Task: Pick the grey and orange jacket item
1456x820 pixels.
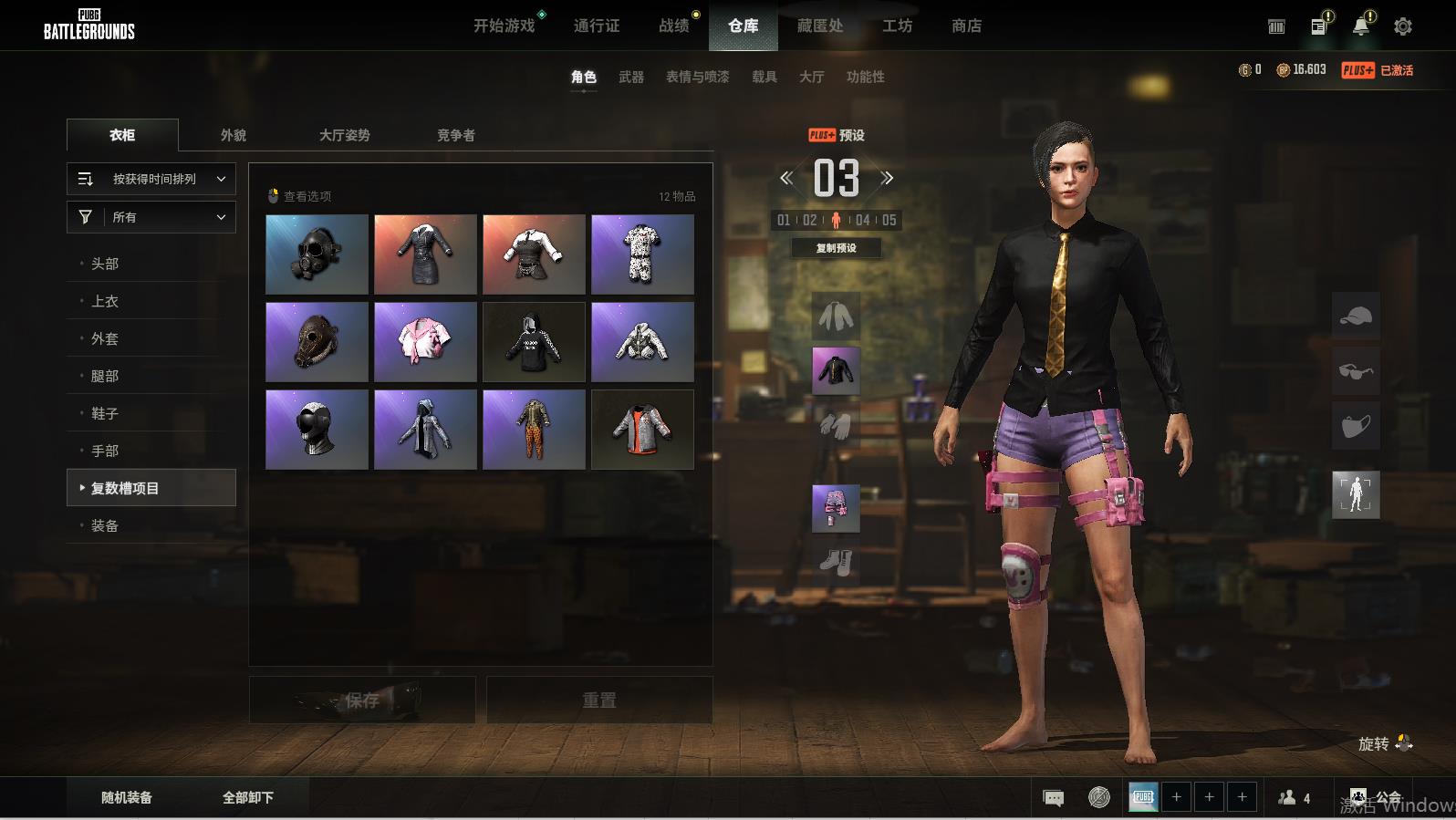Action: tap(642, 430)
